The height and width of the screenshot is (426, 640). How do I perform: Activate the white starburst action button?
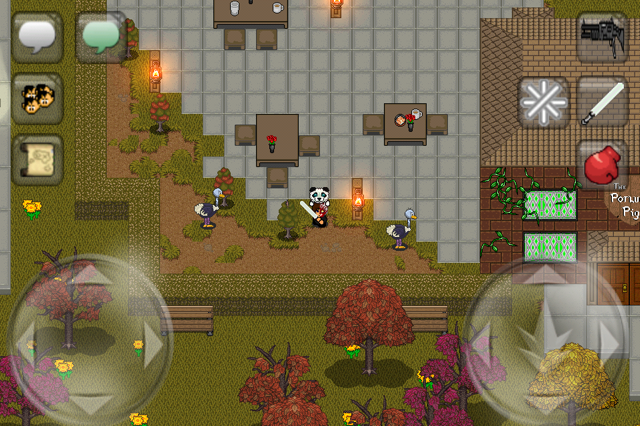[x=543, y=101]
